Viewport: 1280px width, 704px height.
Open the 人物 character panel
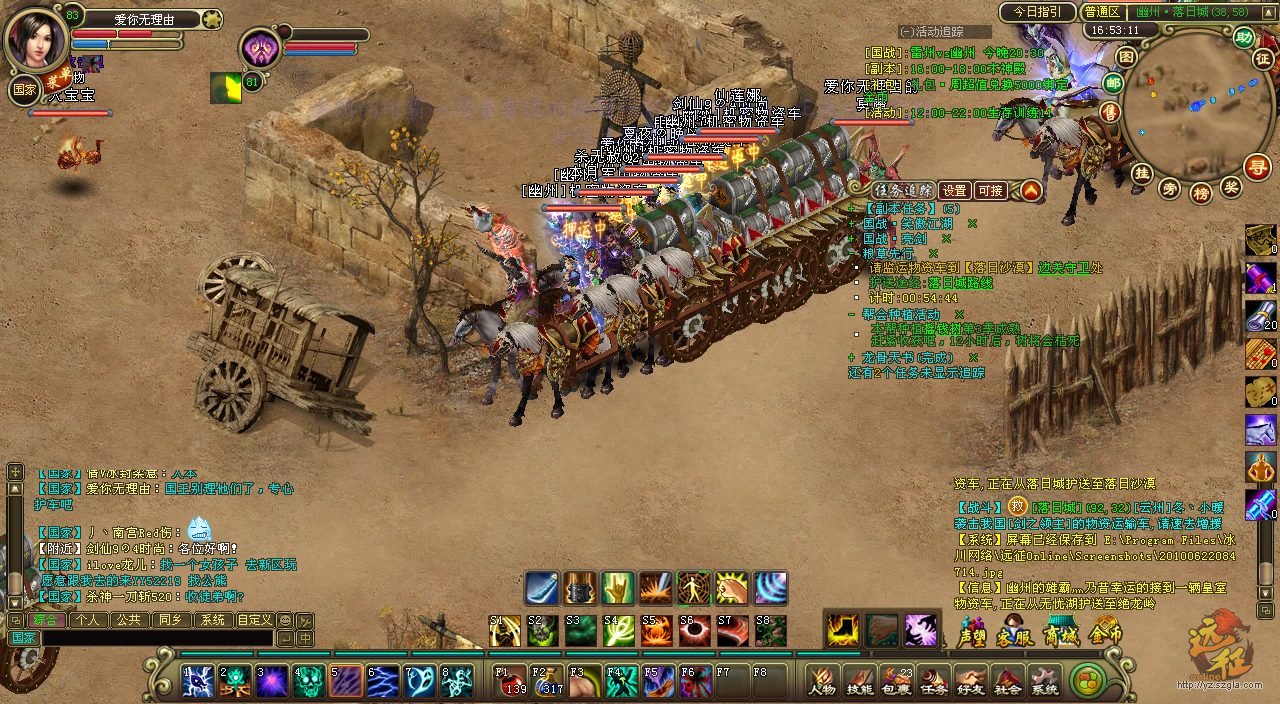823,682
